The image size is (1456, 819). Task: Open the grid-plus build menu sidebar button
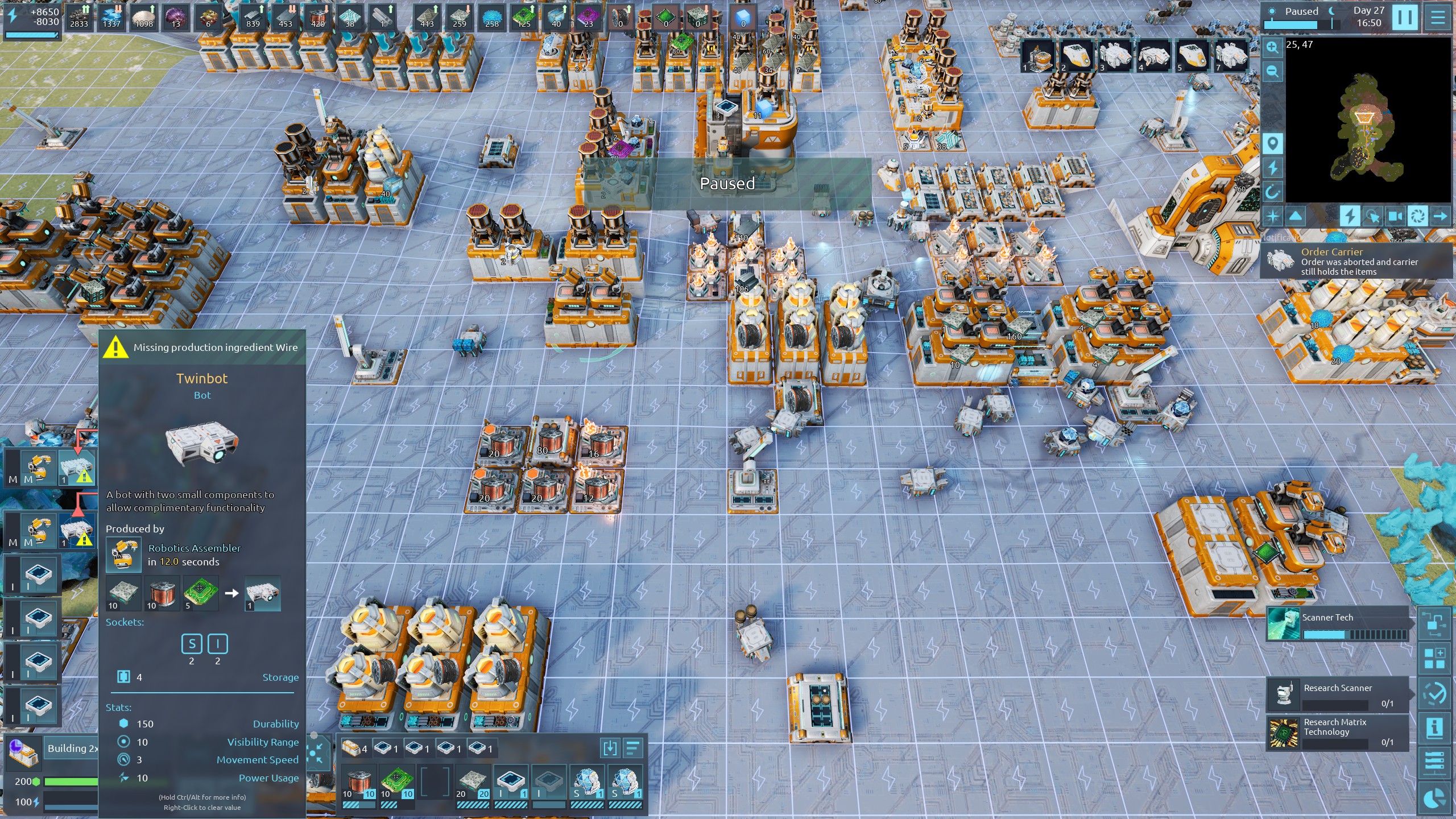(1434, 659)
